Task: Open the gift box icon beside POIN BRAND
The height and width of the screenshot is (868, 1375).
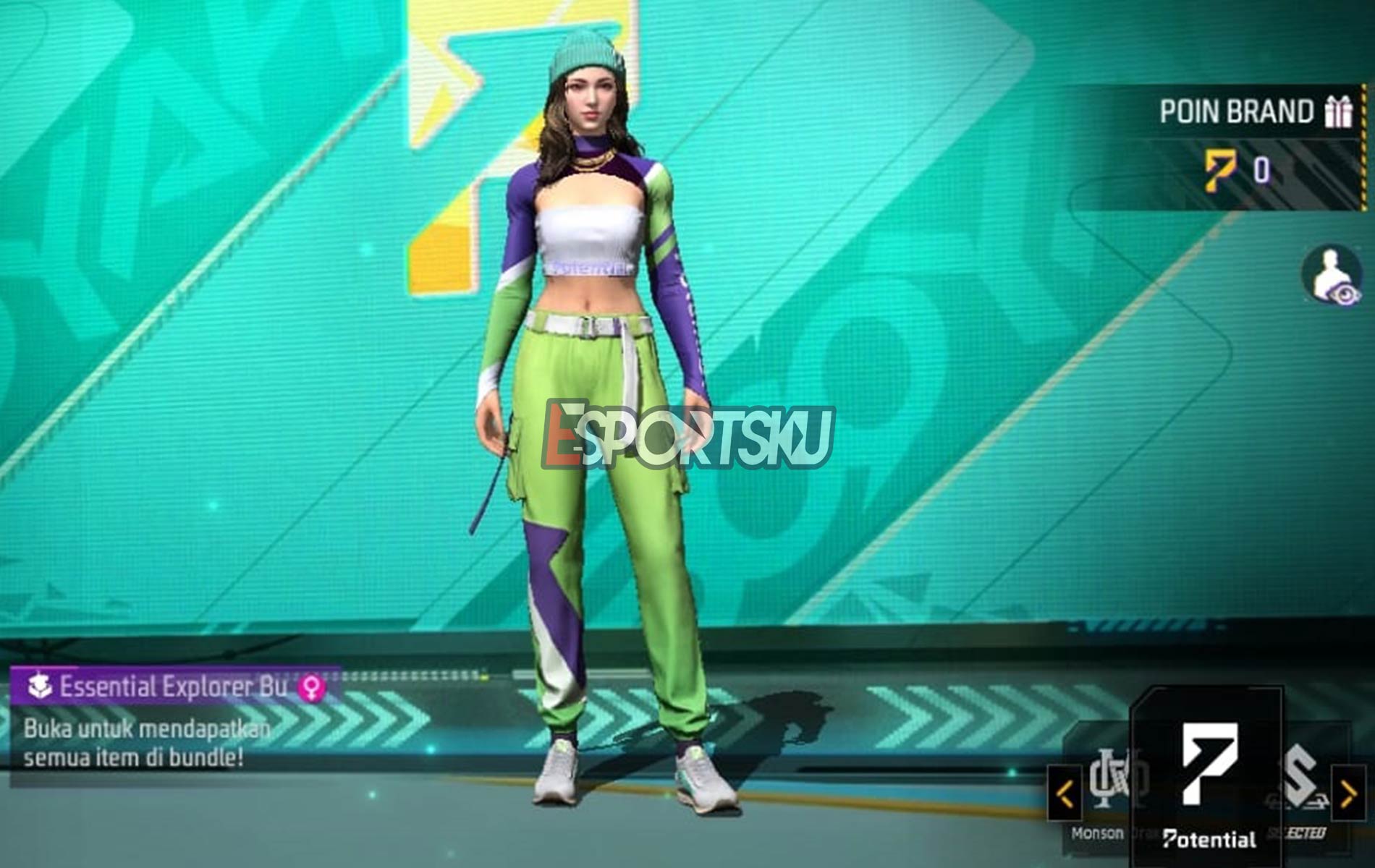Action: click(1337, 111)
